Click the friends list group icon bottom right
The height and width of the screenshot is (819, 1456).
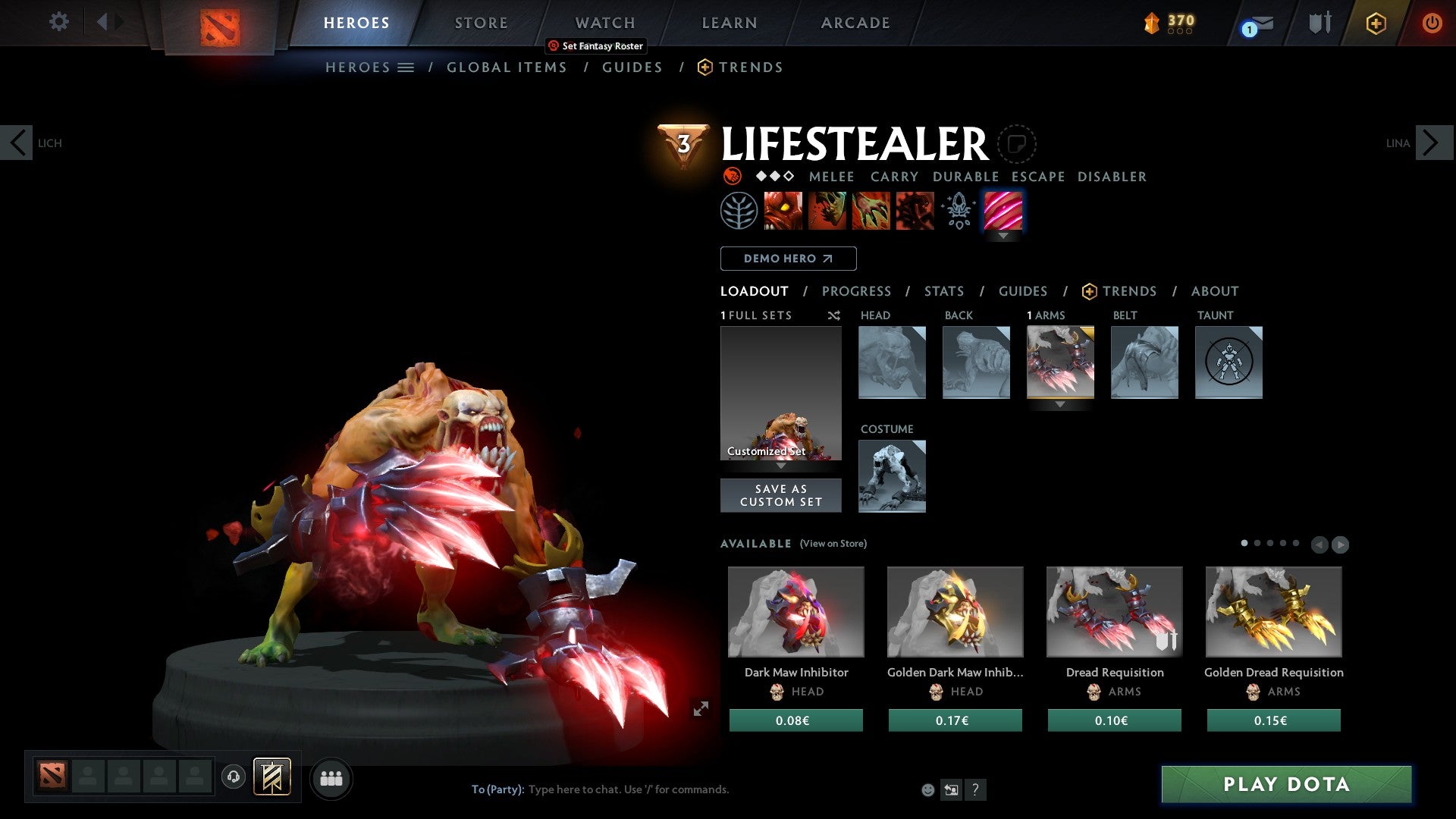(331, 777)
